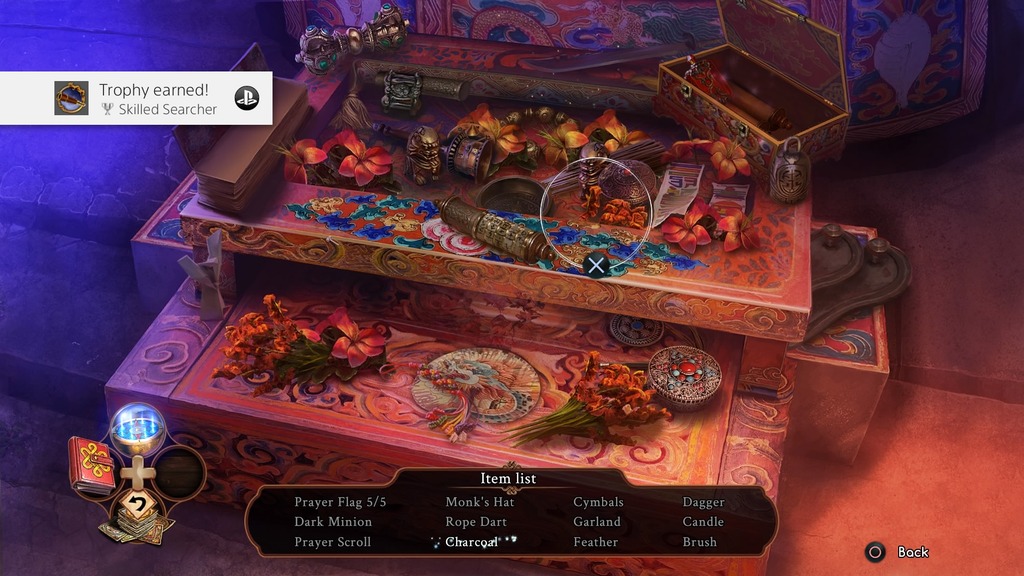Image resolution: width=1024 pixels, height=576 pixels.
Task: Select Cymbals from the item list
Action: point(598,502)
